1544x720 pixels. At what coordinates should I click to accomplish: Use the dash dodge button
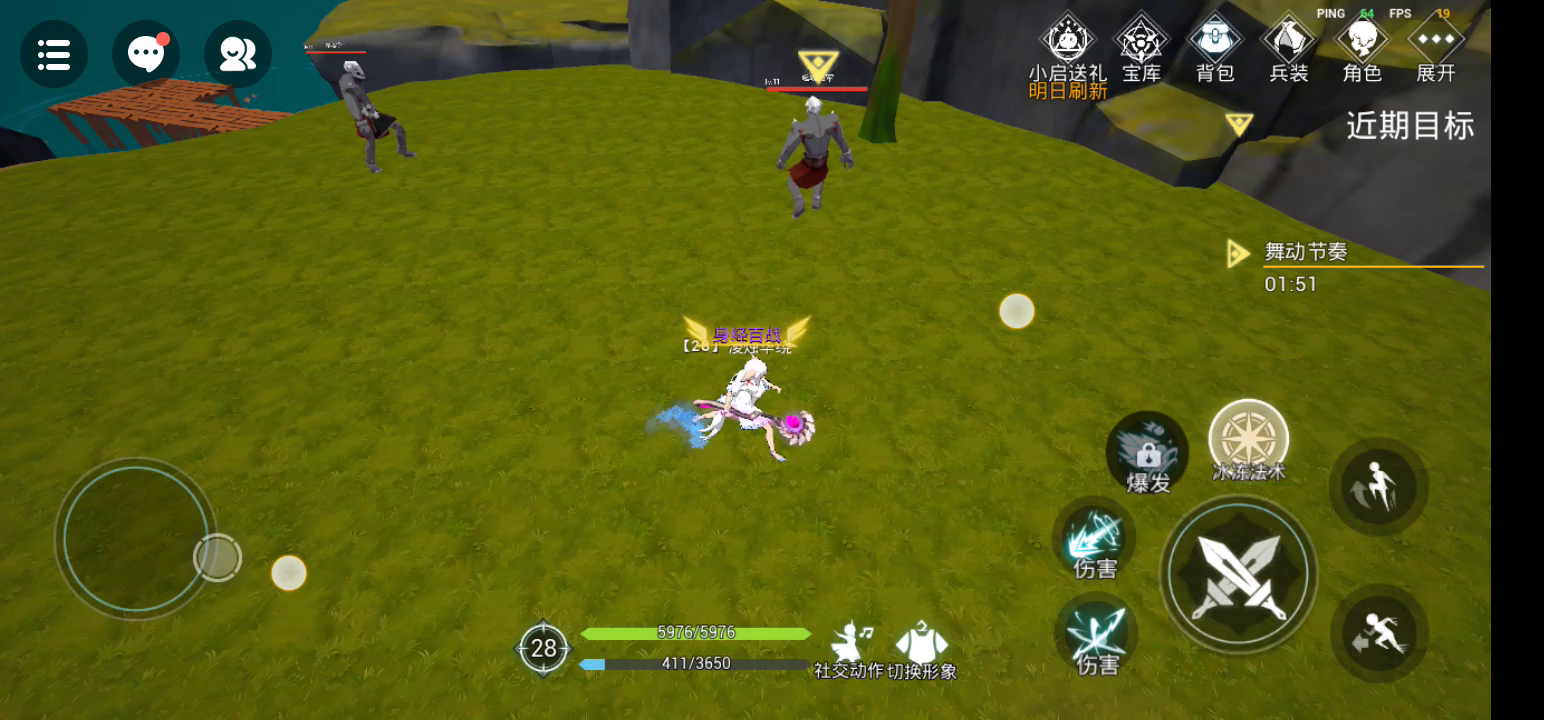[x=1378, y=634]
